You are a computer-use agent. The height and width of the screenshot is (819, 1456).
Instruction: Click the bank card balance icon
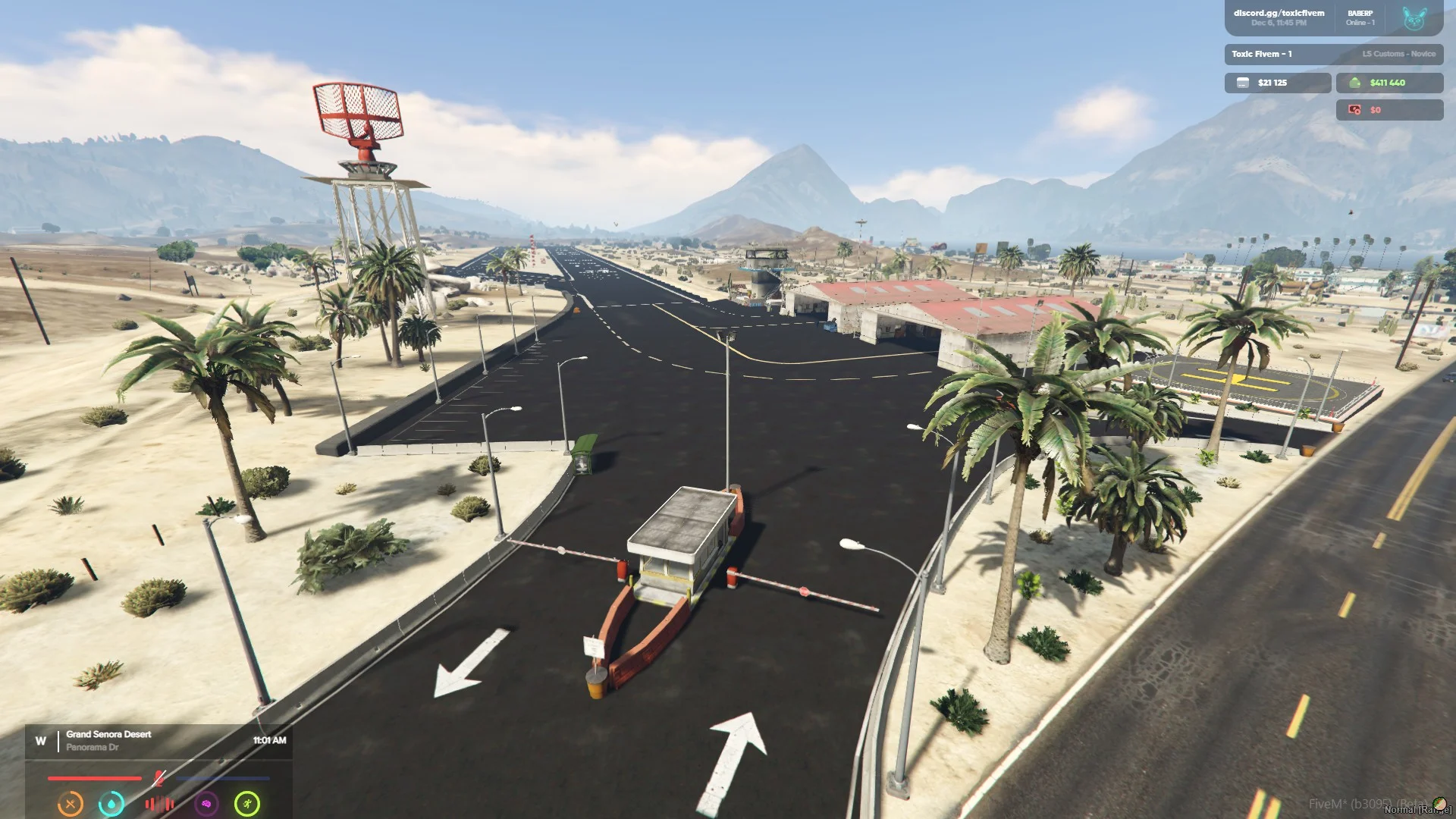click(x=1242, y=83)
